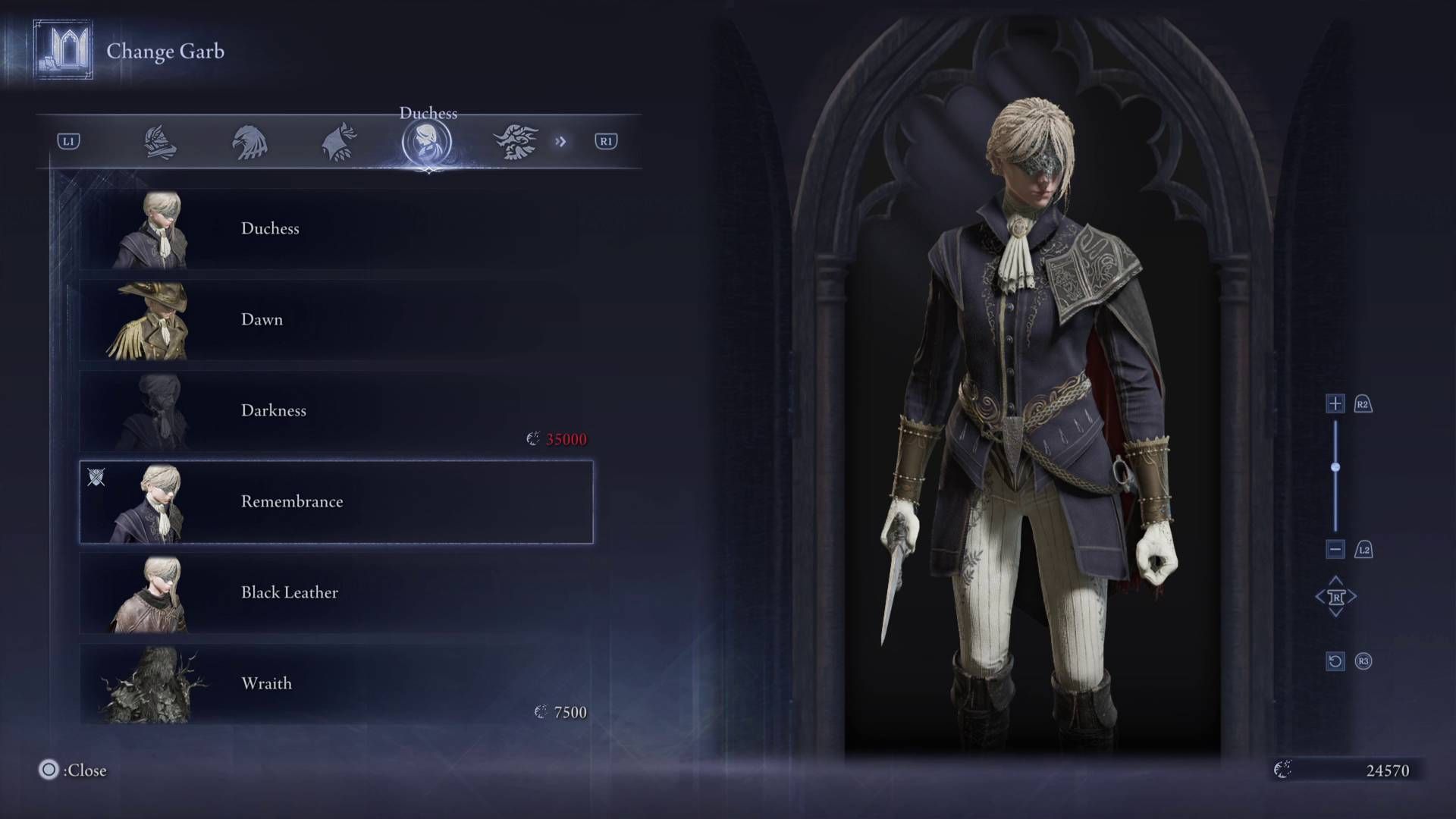Select the wolf crest garb category icon
Image resolution: width=1456 pixels, height=819 pixels.
click(x=340, y=143)
